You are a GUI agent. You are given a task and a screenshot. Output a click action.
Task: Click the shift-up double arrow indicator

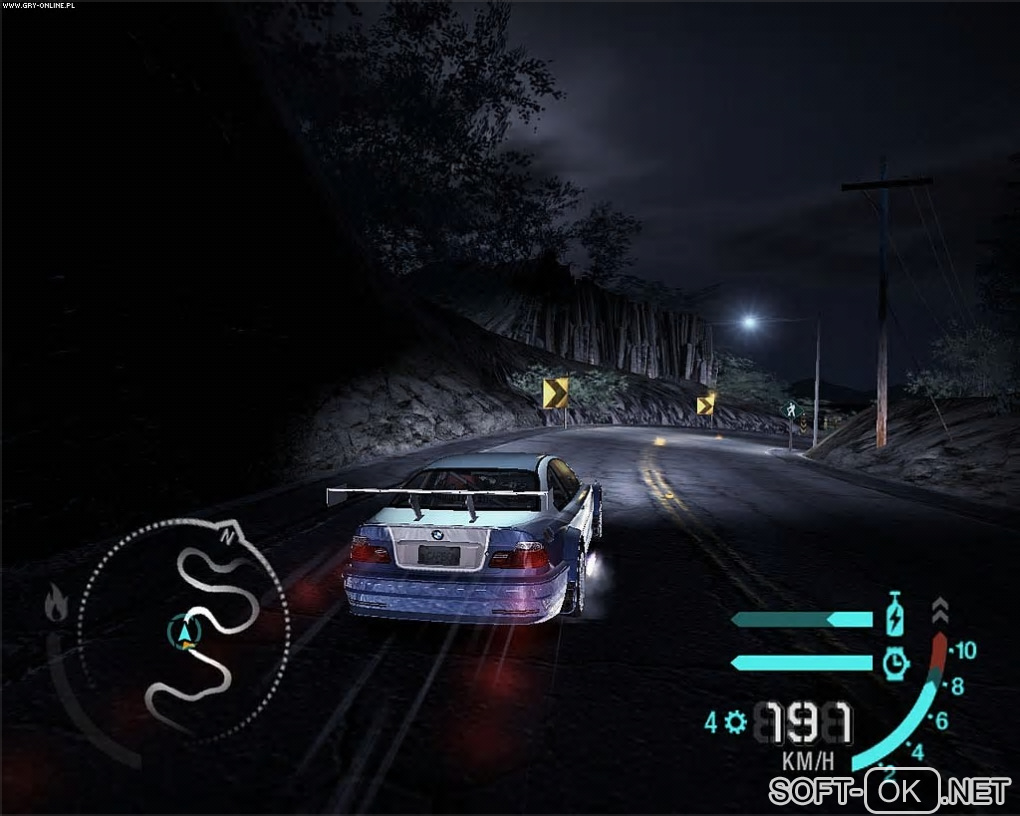pyautogui.click(x=938, y=610)
